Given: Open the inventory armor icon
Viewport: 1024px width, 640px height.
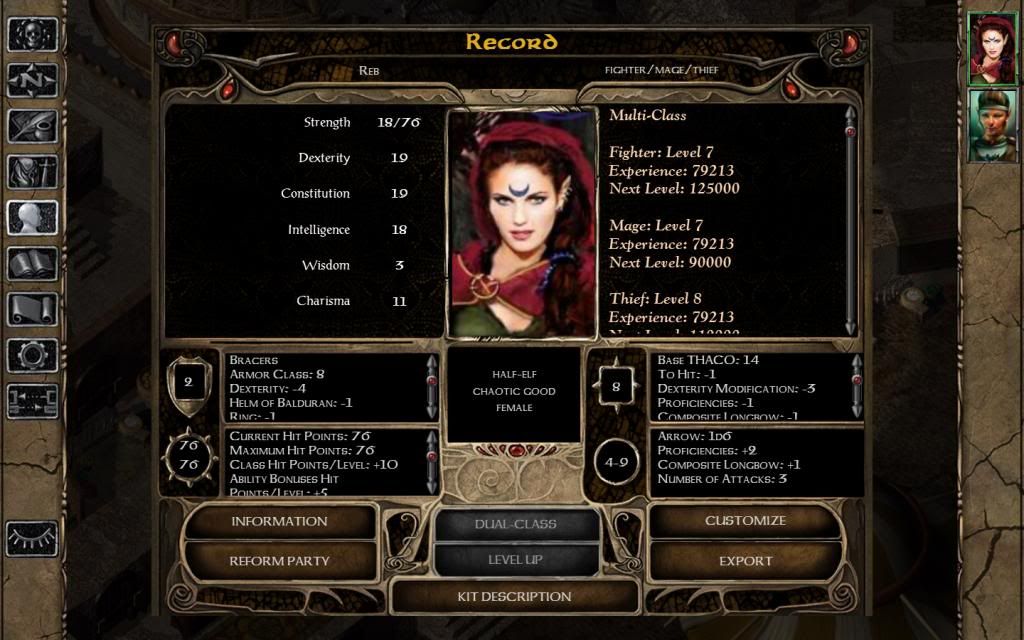Looking at the screenshot, I should 32,172.
